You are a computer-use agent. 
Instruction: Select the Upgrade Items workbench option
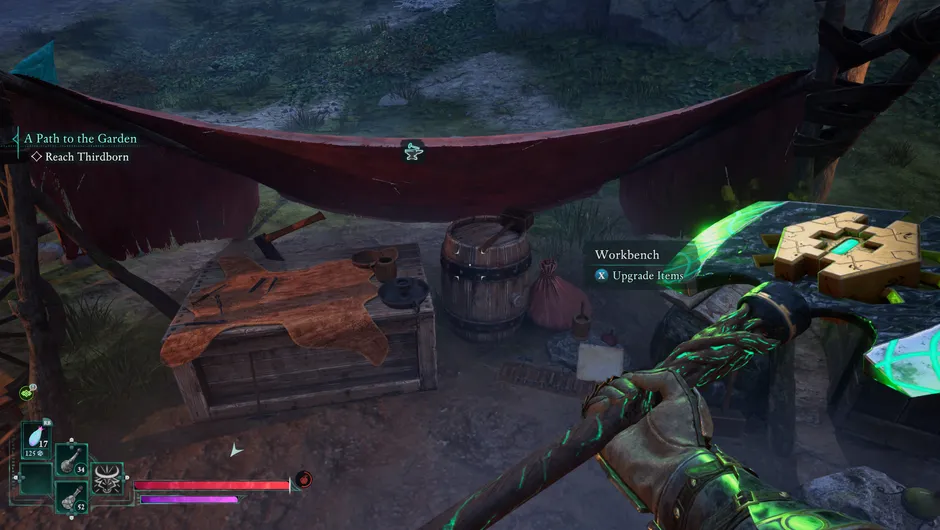coord(646,275)
